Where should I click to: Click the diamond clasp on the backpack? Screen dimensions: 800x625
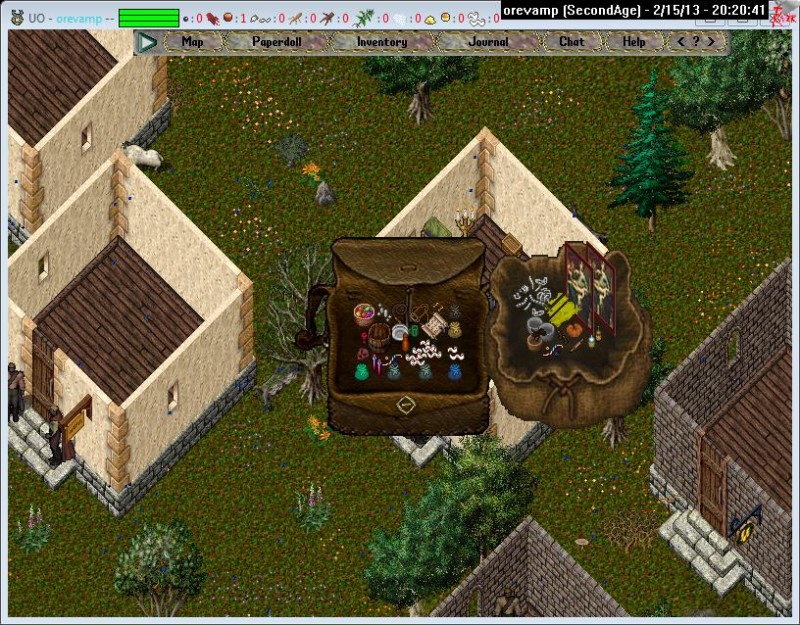[406, 405]
